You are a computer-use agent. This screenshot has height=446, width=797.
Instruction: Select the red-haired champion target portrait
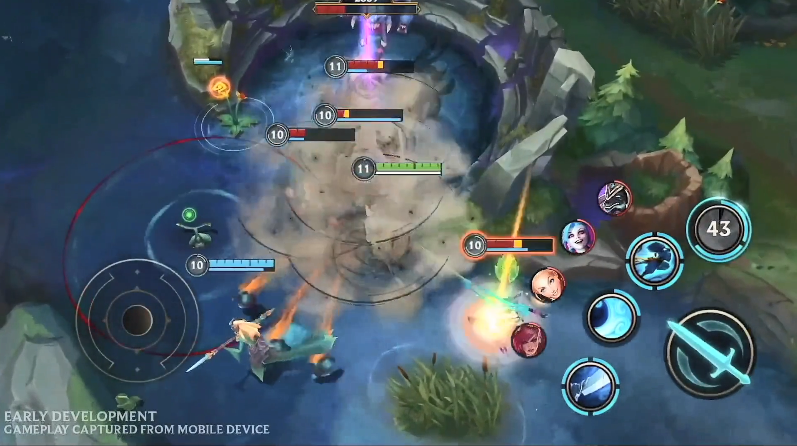tap(528, 340)
